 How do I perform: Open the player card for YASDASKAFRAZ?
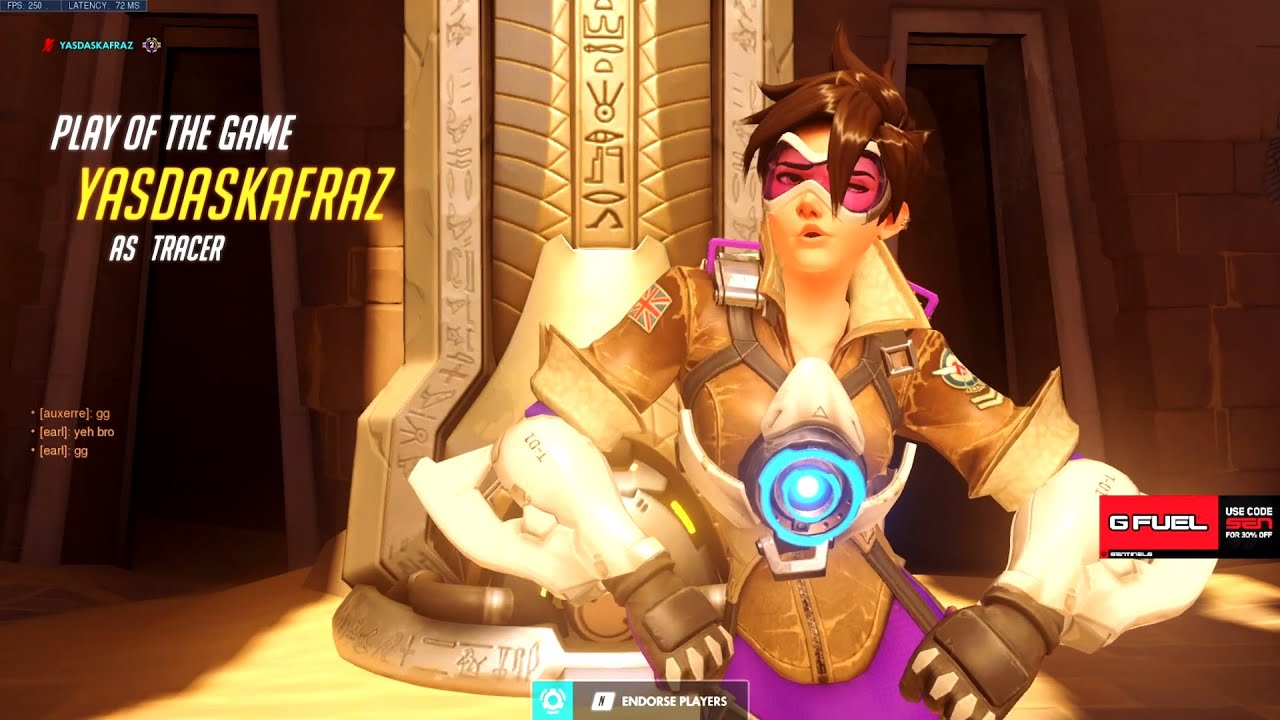(95, 44)
